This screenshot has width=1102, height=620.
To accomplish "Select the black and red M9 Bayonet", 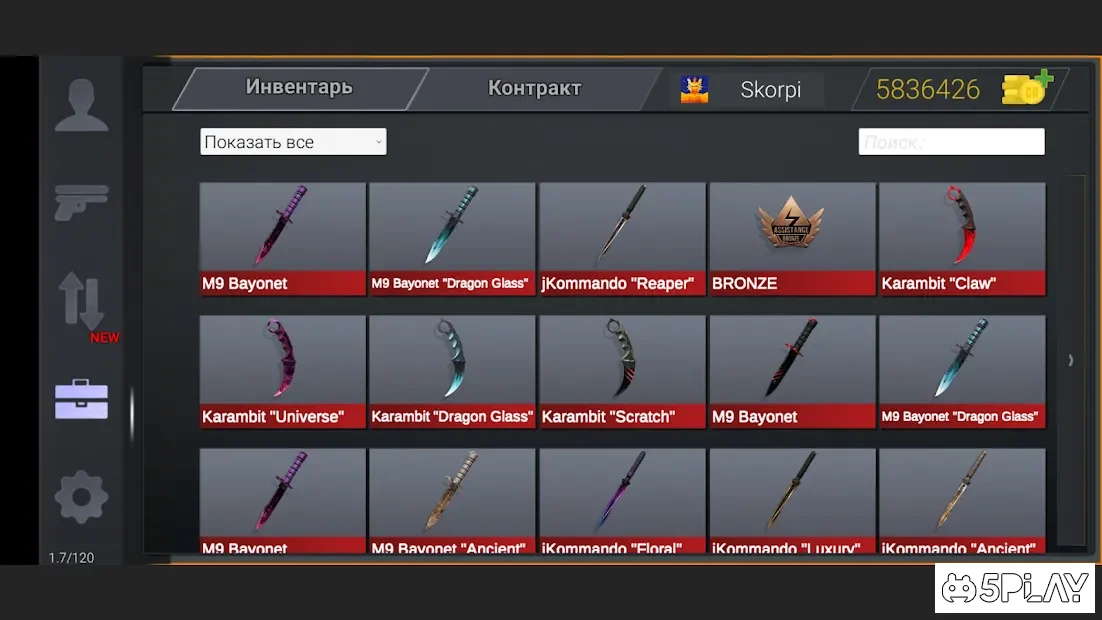I will tap(792, 371).
